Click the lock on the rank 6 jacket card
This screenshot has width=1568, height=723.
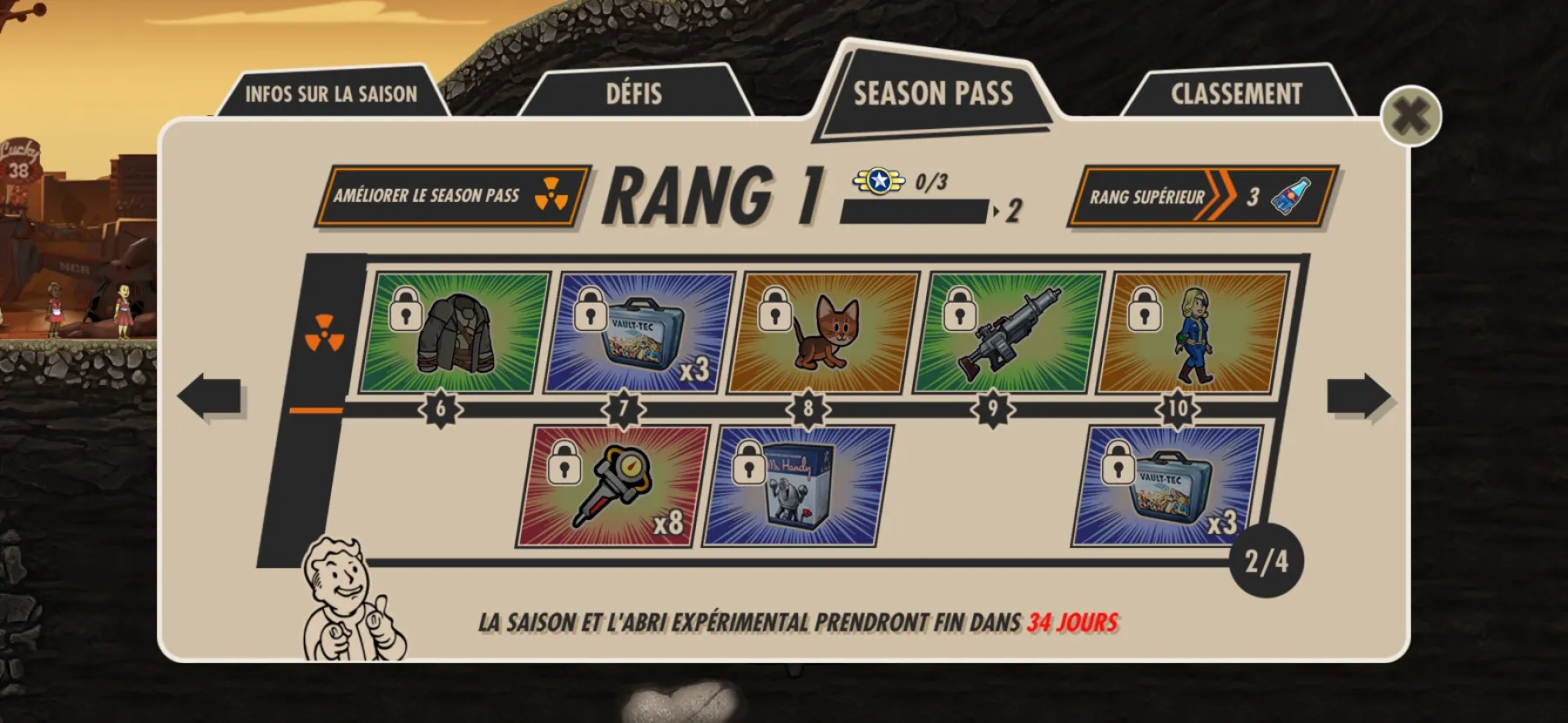(x=407, y=310)
